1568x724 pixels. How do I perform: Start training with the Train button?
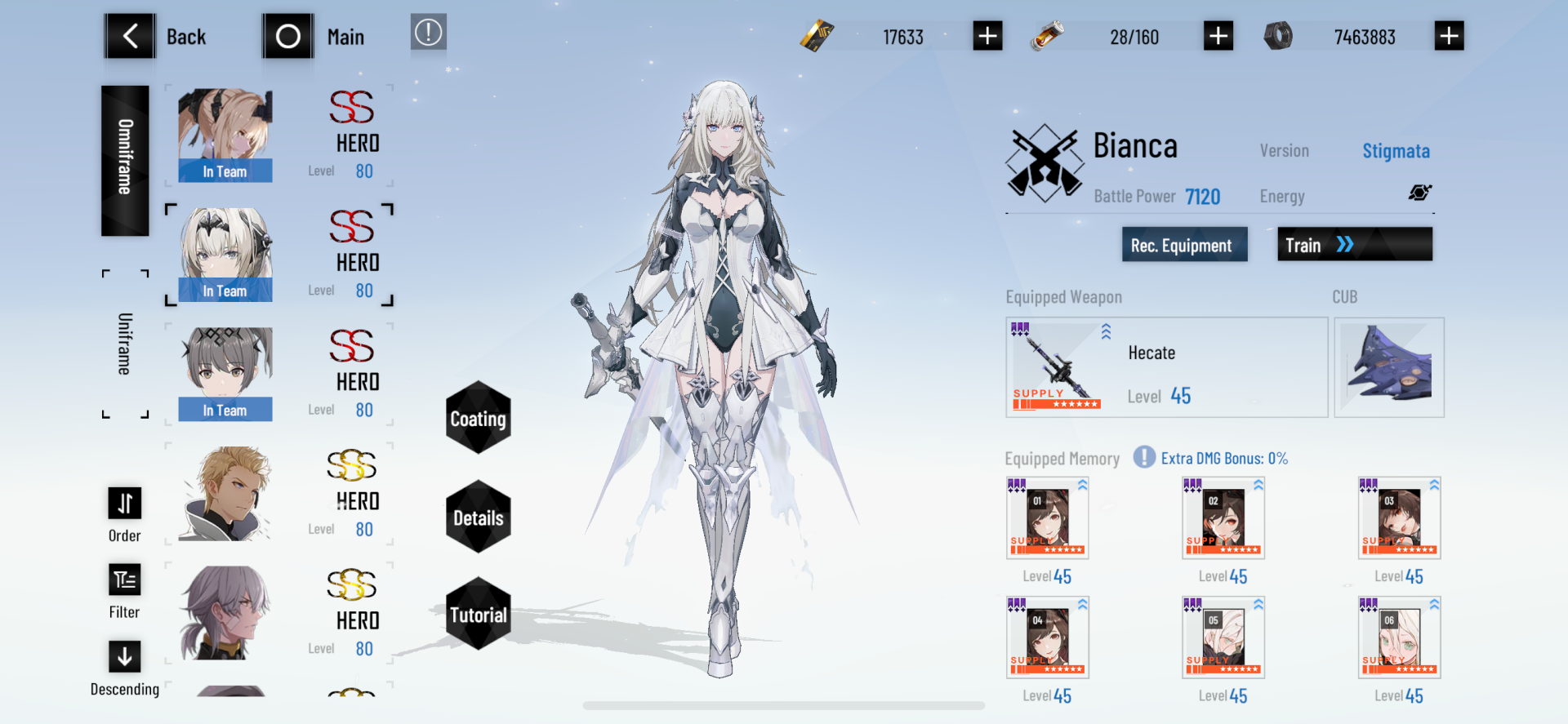[1354, 244]
